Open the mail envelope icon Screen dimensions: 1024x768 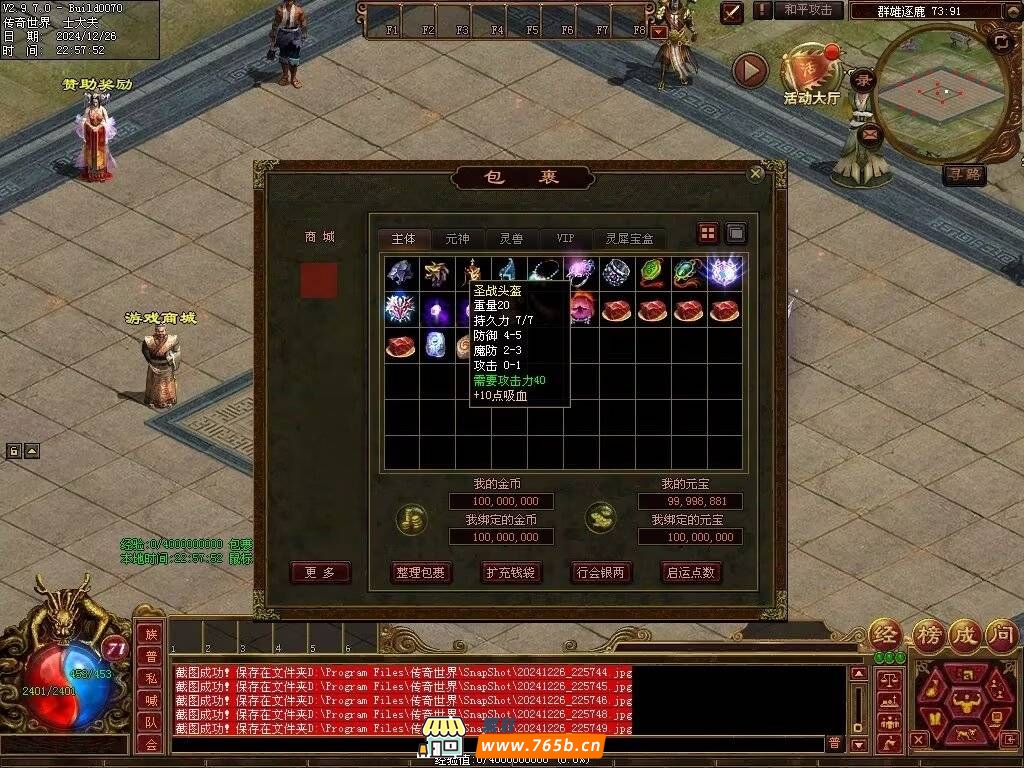869,132
